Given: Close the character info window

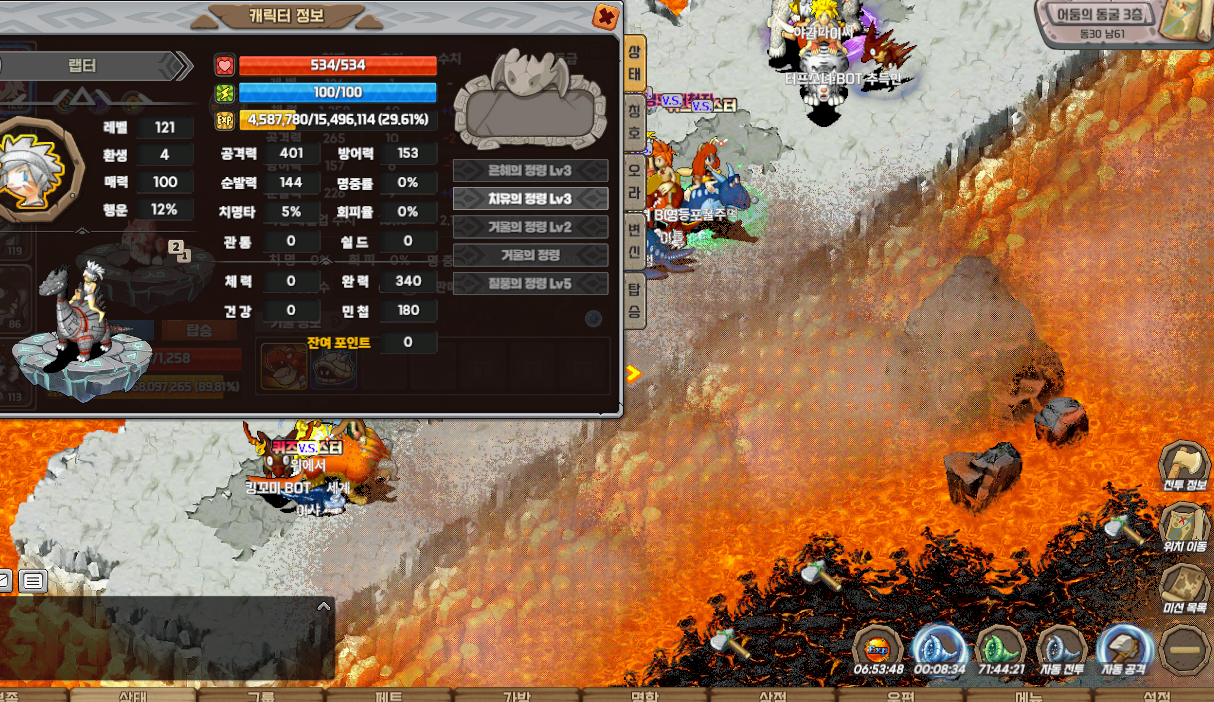Looking at the screenshot, I should 605,16.
